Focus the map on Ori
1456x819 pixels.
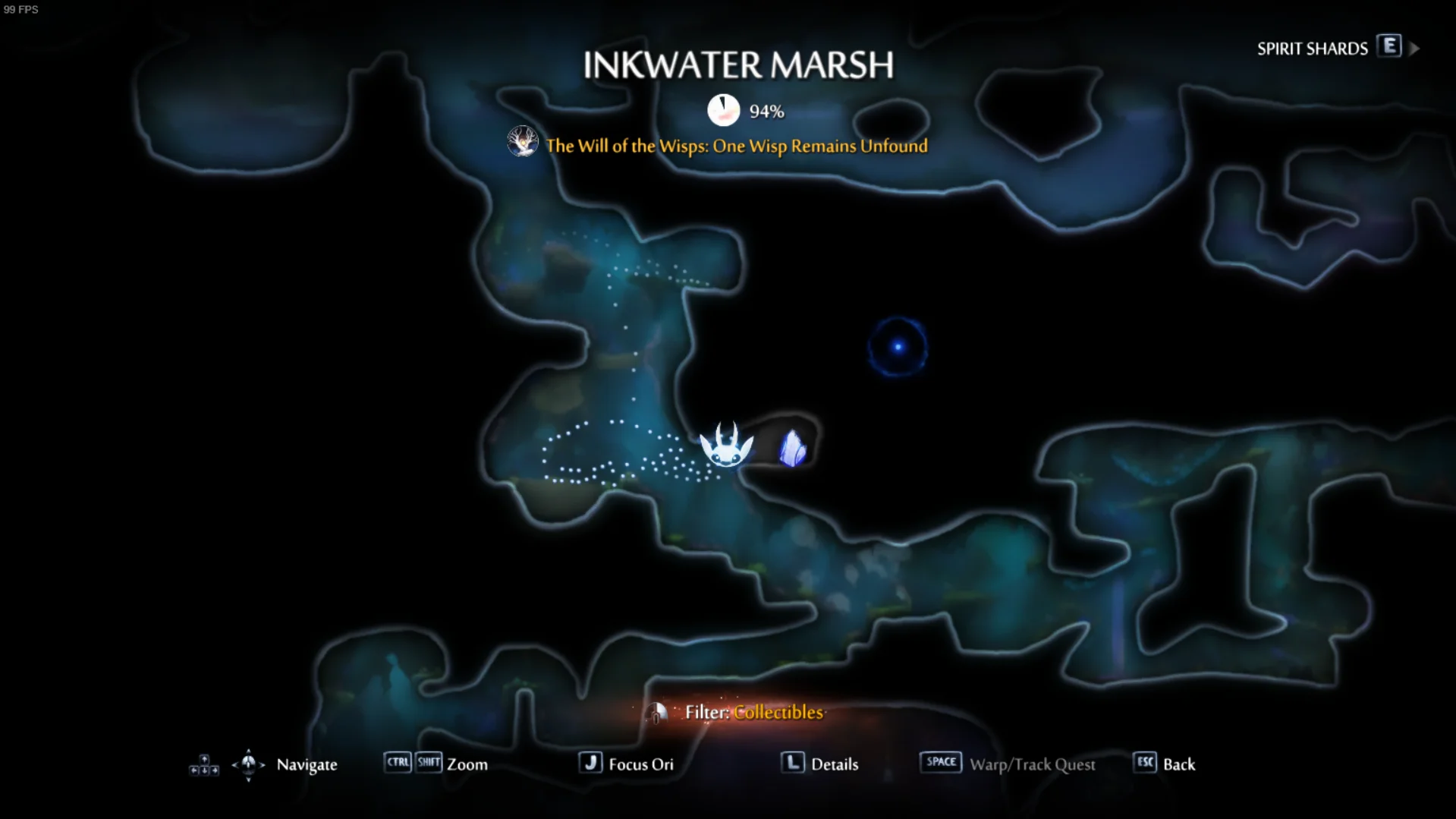(627, 764)
